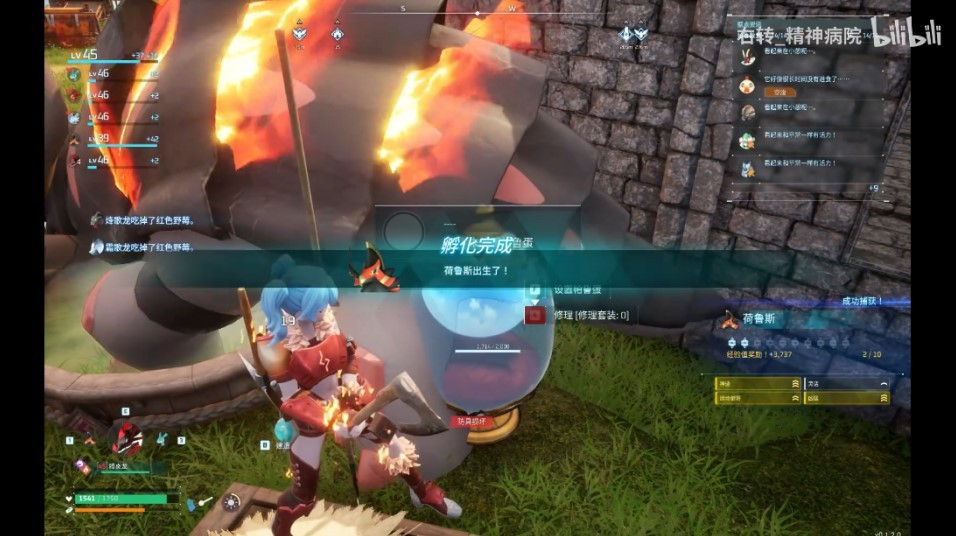Click the first passive skill 神速
Screen dimensions: 956x536
760,383
